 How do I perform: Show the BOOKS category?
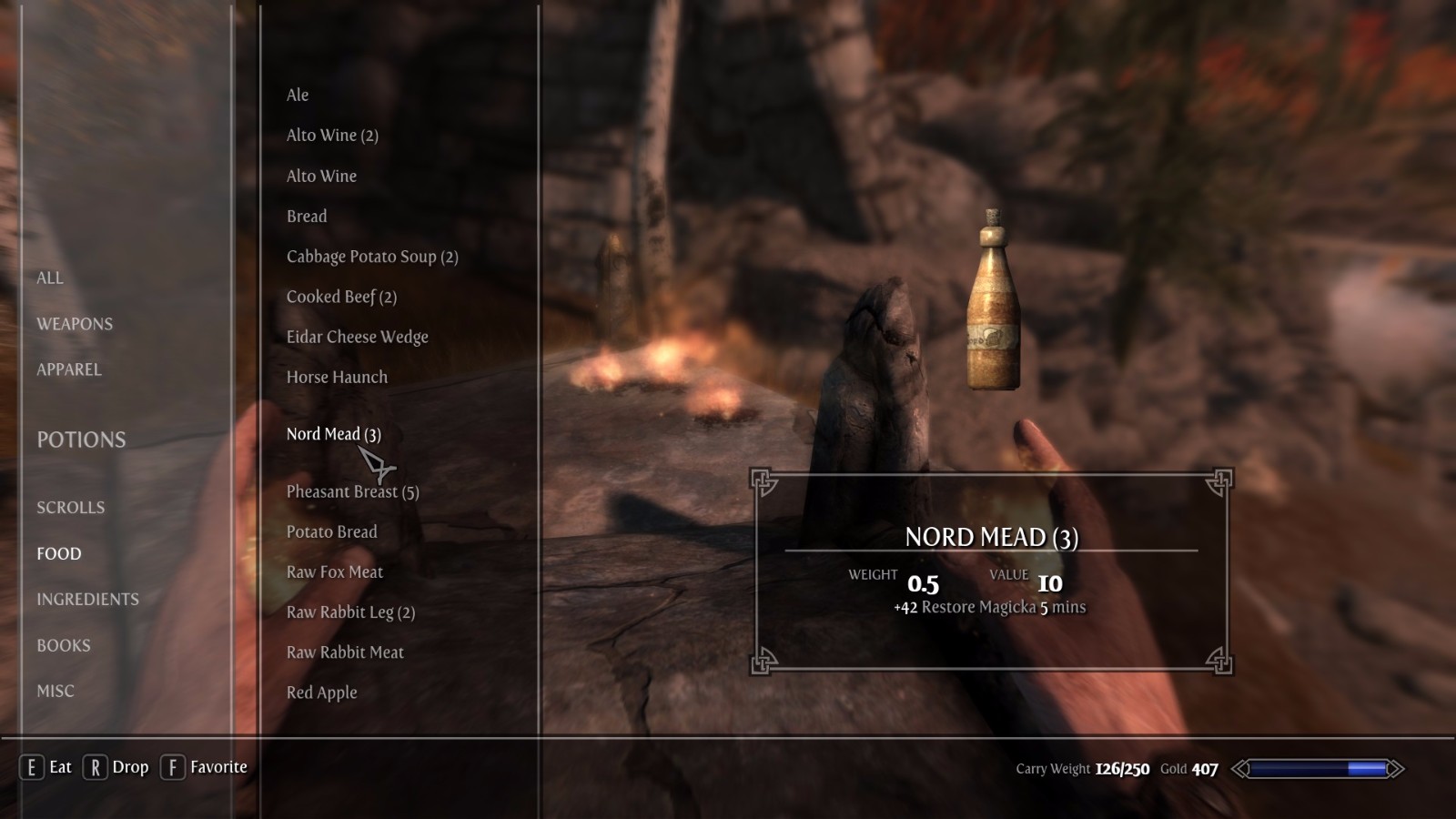64,645
